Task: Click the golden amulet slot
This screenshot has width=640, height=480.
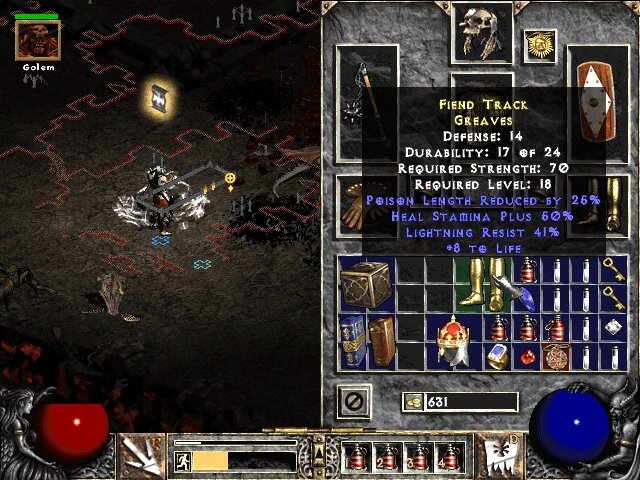Action: click(540, 45)
